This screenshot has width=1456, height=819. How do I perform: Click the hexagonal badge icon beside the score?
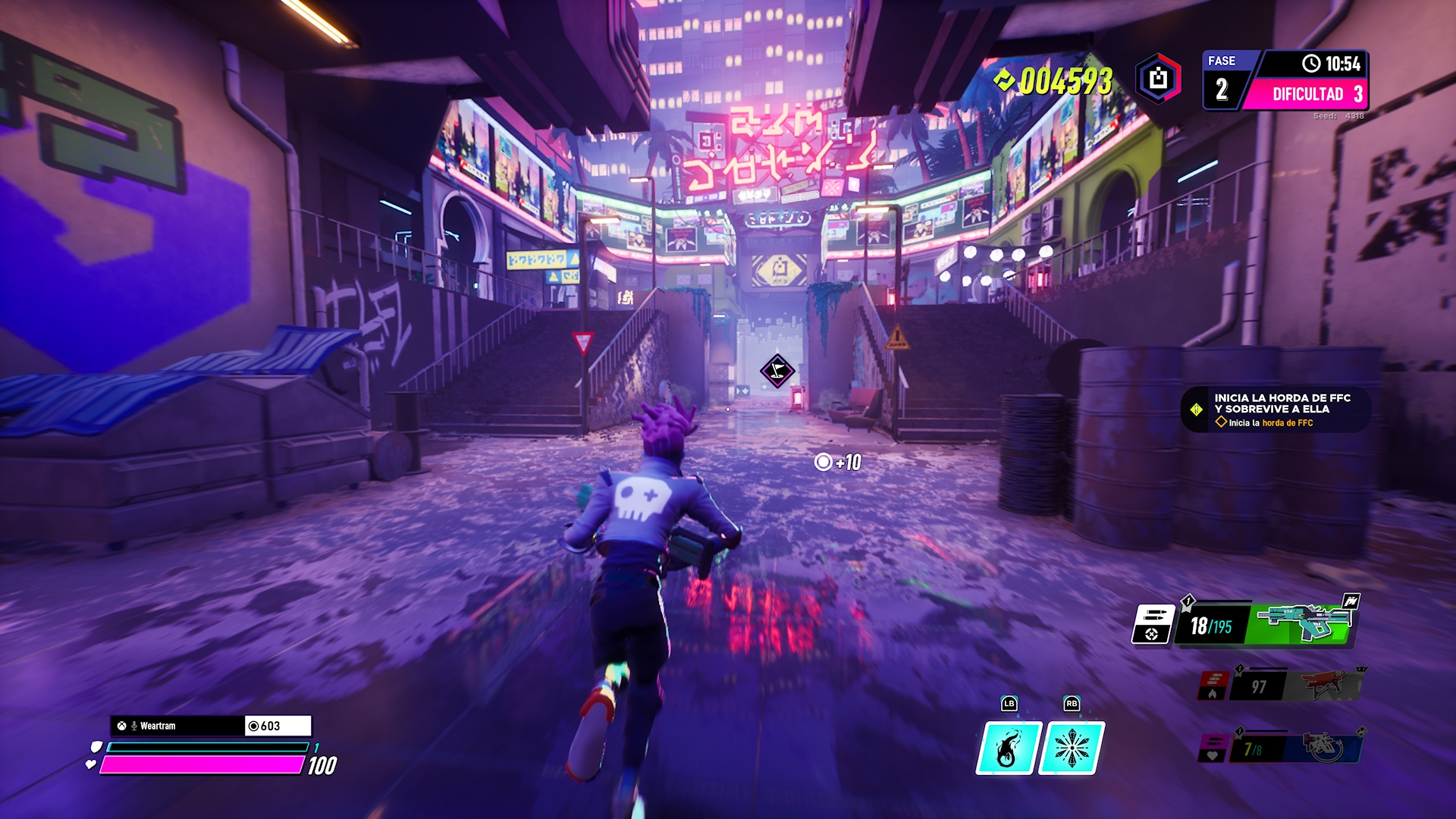1158,79
